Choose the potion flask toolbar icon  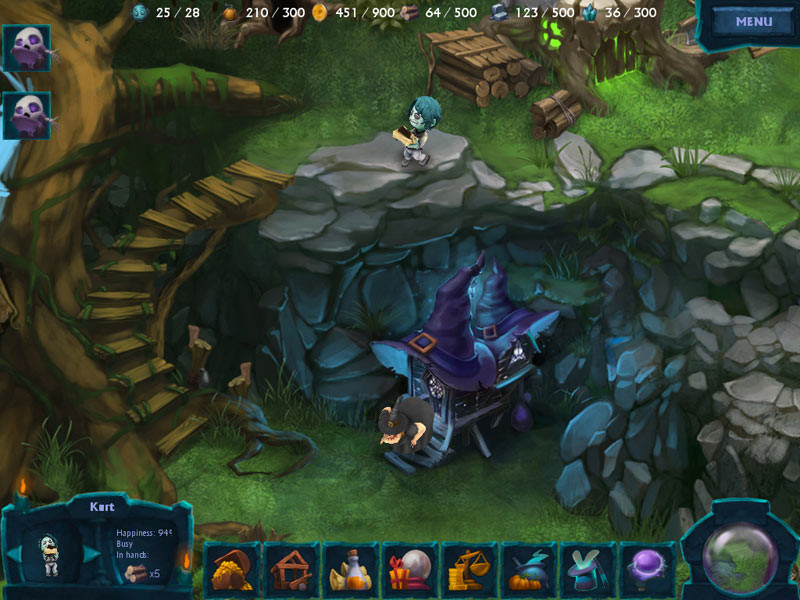pyautogui.click(x=350, y=570)
